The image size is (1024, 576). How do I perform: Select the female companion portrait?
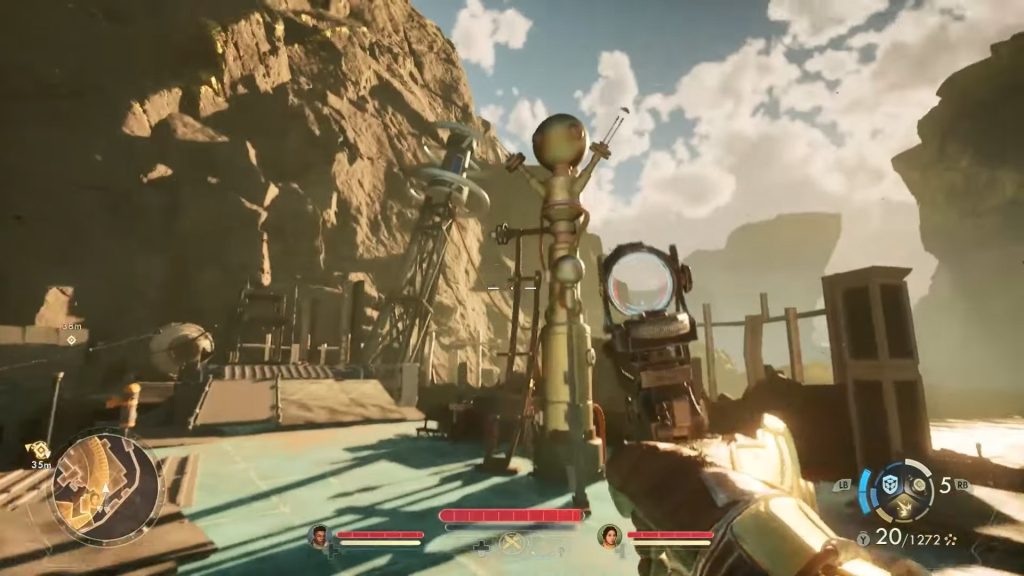point(609,536)
